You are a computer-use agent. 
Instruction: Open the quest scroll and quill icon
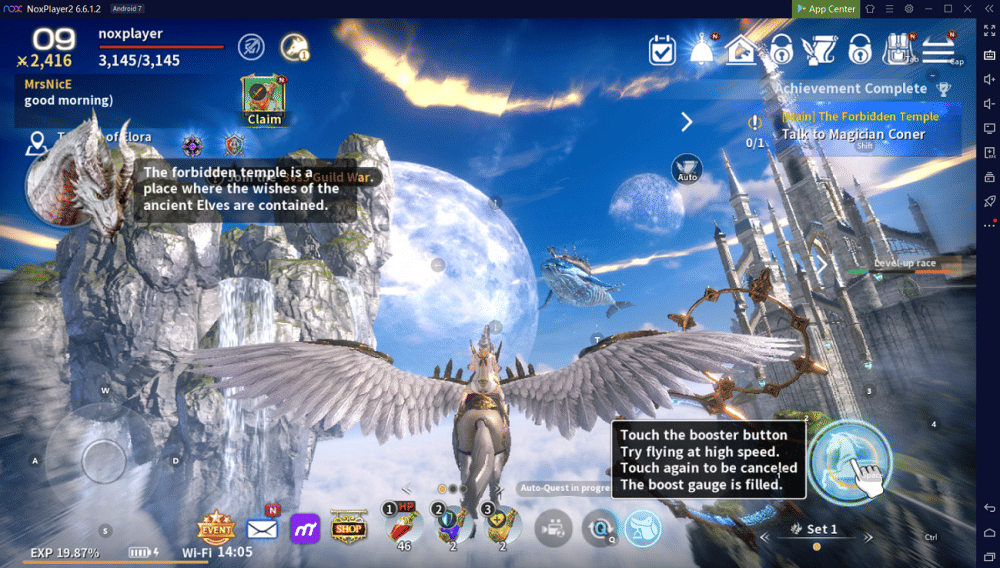tap(820, 49)
